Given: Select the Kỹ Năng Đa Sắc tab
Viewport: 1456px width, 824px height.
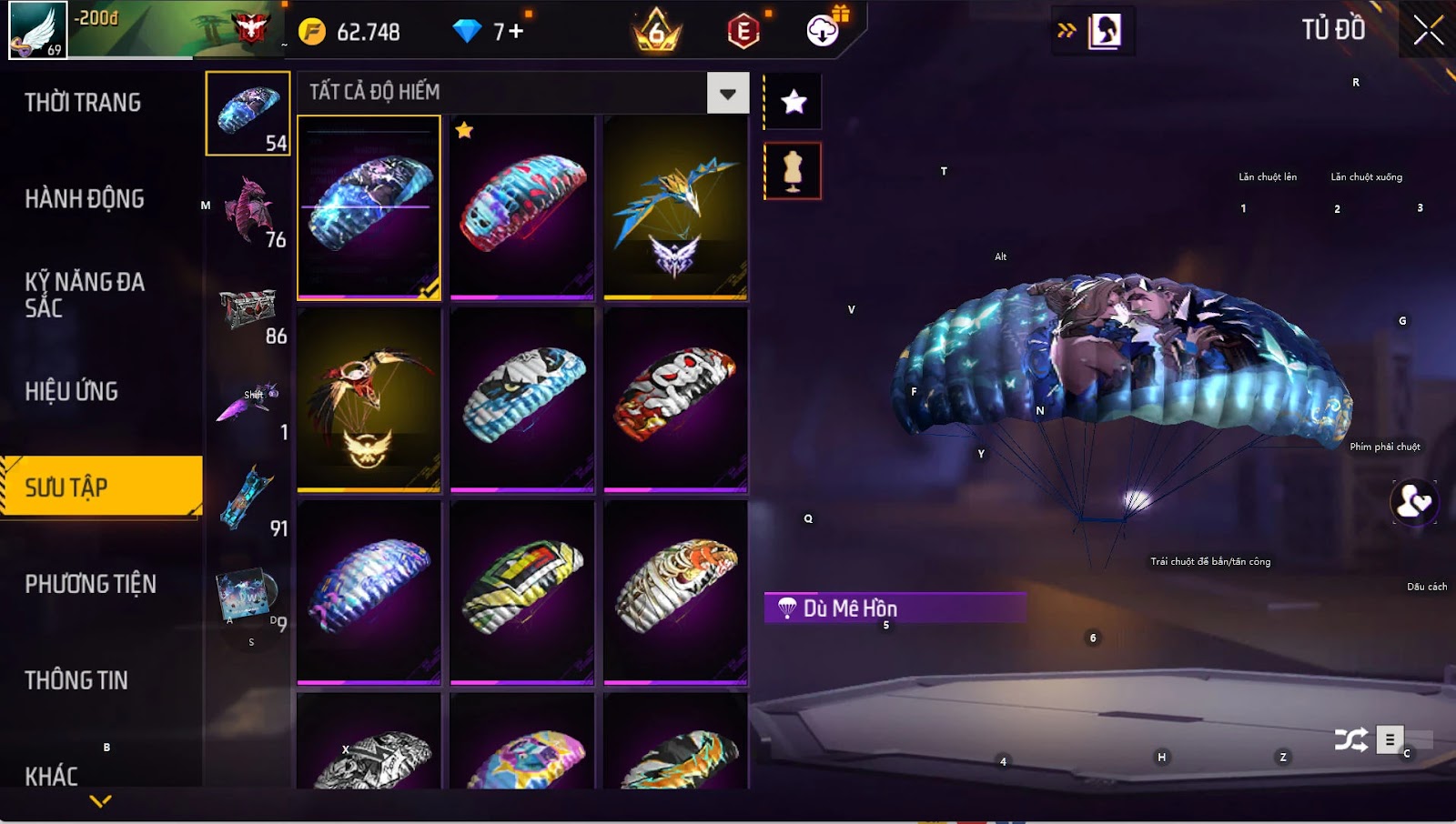Looking at the screenshot, I should click(x=85, y=295).
